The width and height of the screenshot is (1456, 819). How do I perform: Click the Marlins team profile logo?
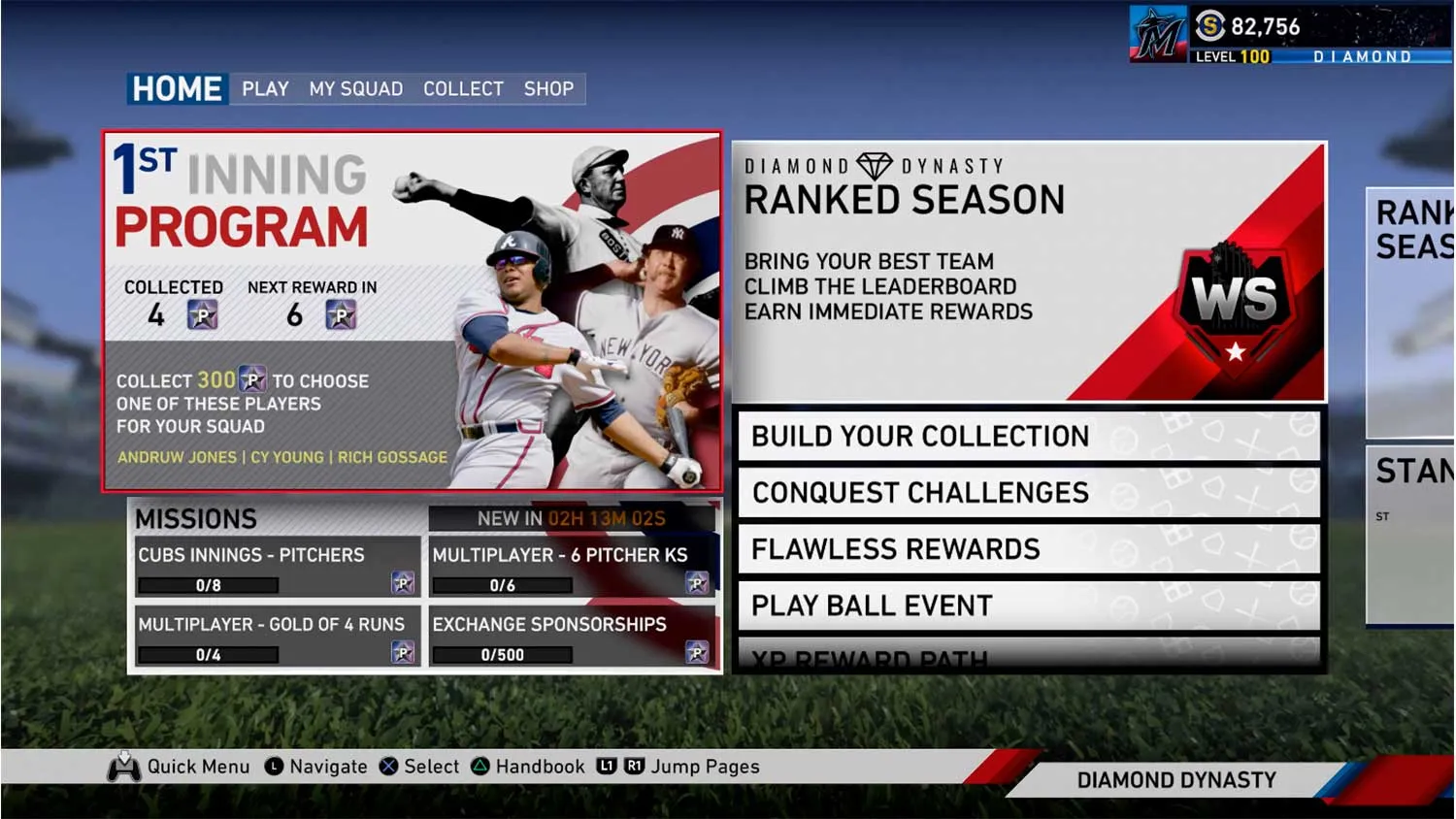click(x=1159, y=35)
